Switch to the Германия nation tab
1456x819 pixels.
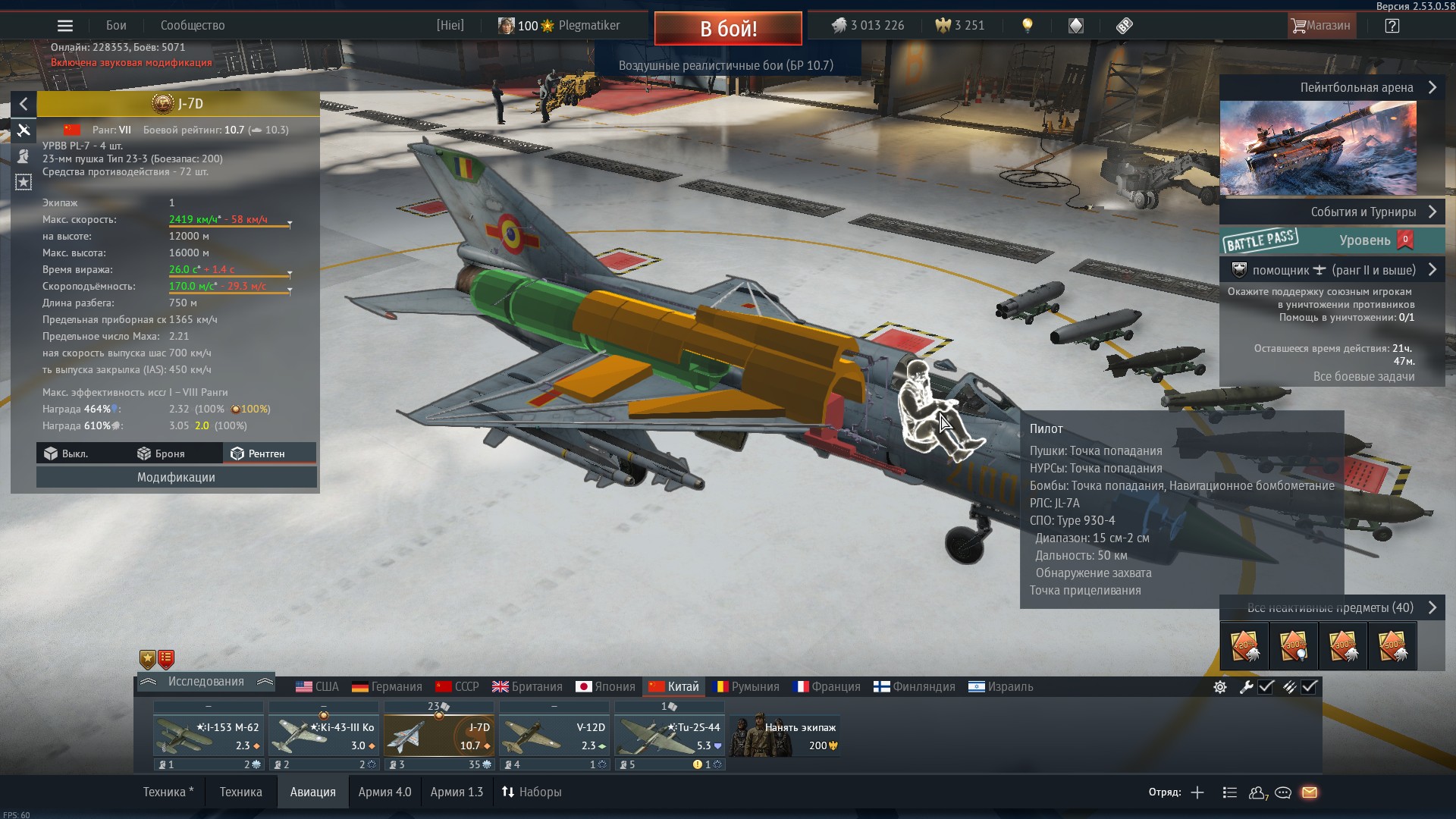(x=387, y=687)
